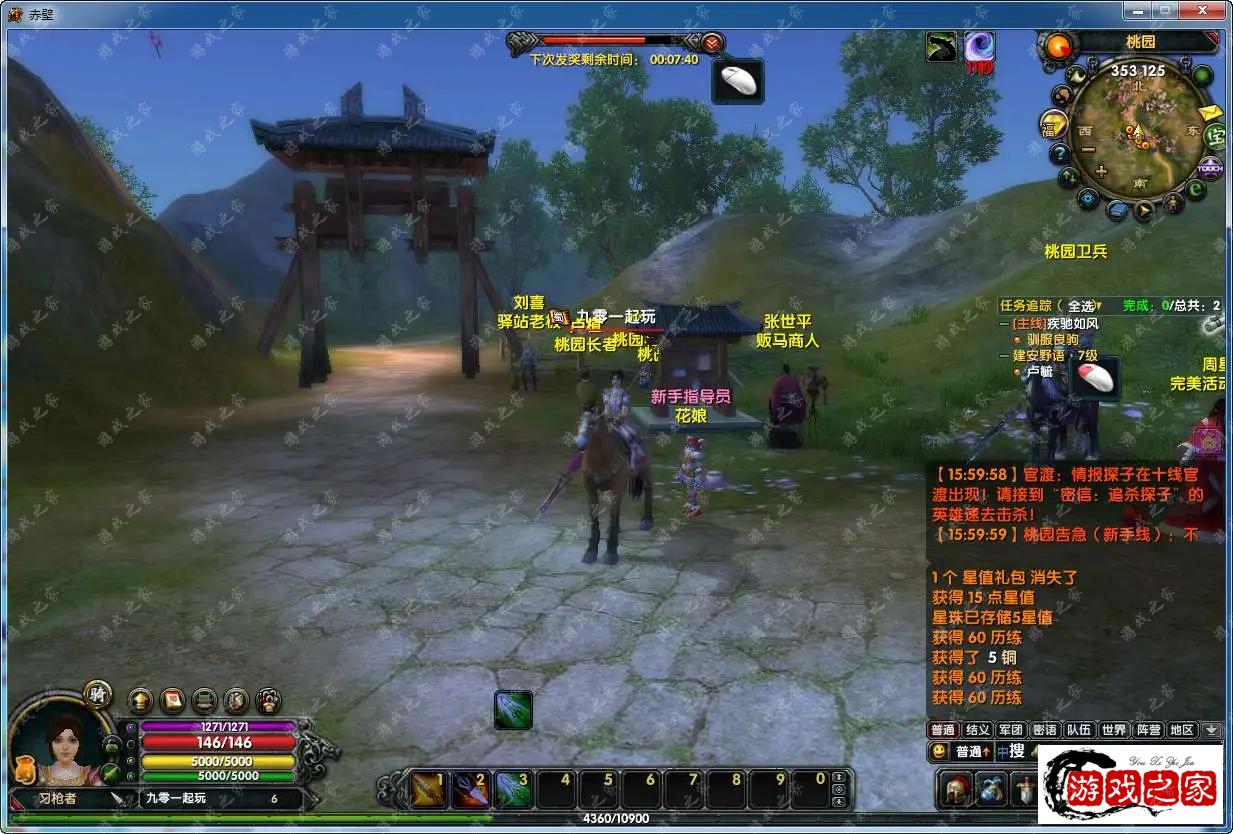Image resolution: width=1233 pixels, height=834 pixels.
Task: Open the question mark help icon
Action: (1059, 154)
